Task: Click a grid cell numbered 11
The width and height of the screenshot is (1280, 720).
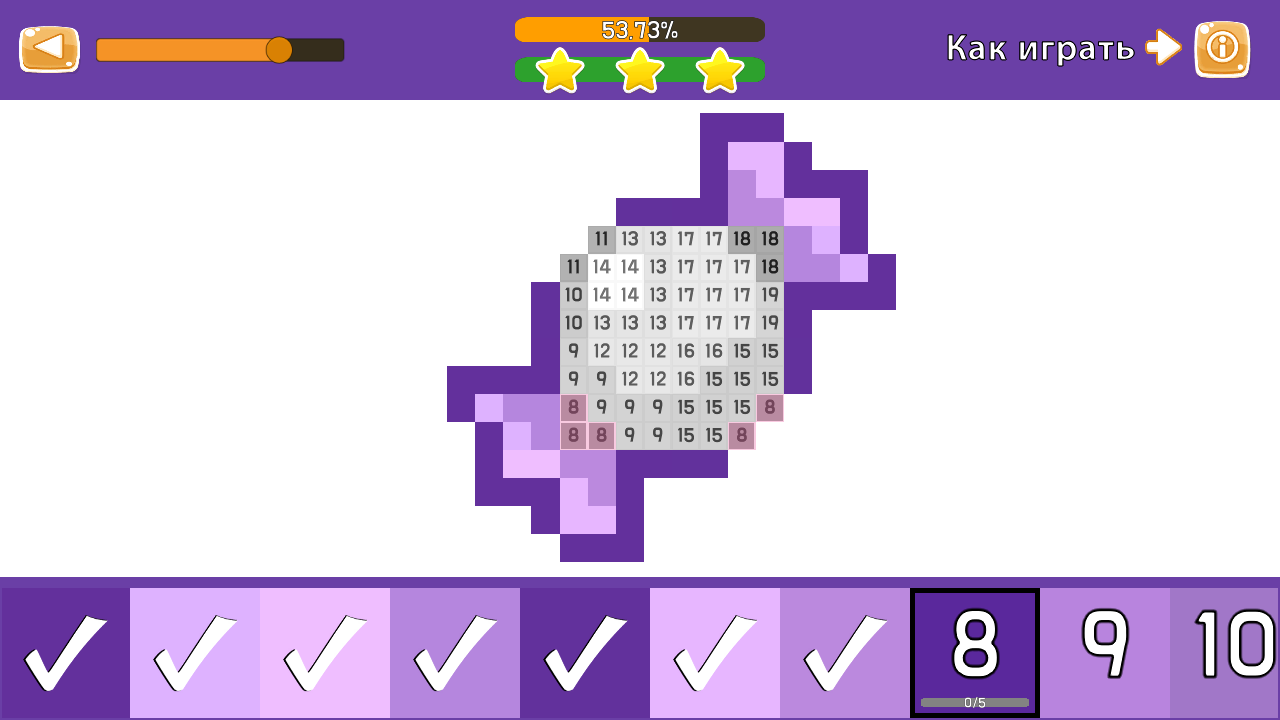Action: 601,239
